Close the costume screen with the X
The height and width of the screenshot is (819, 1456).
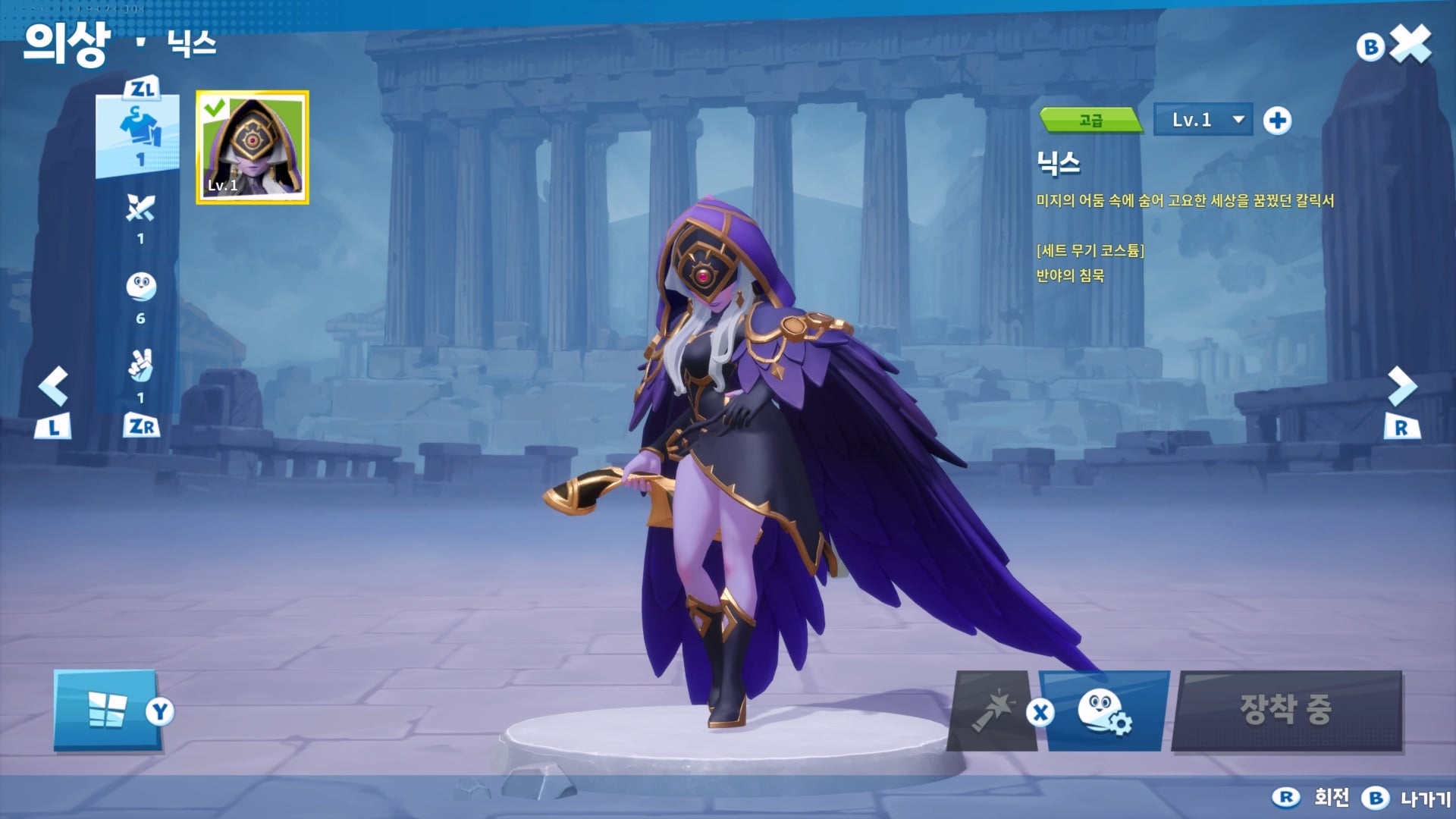click(x=1411, y=45)
